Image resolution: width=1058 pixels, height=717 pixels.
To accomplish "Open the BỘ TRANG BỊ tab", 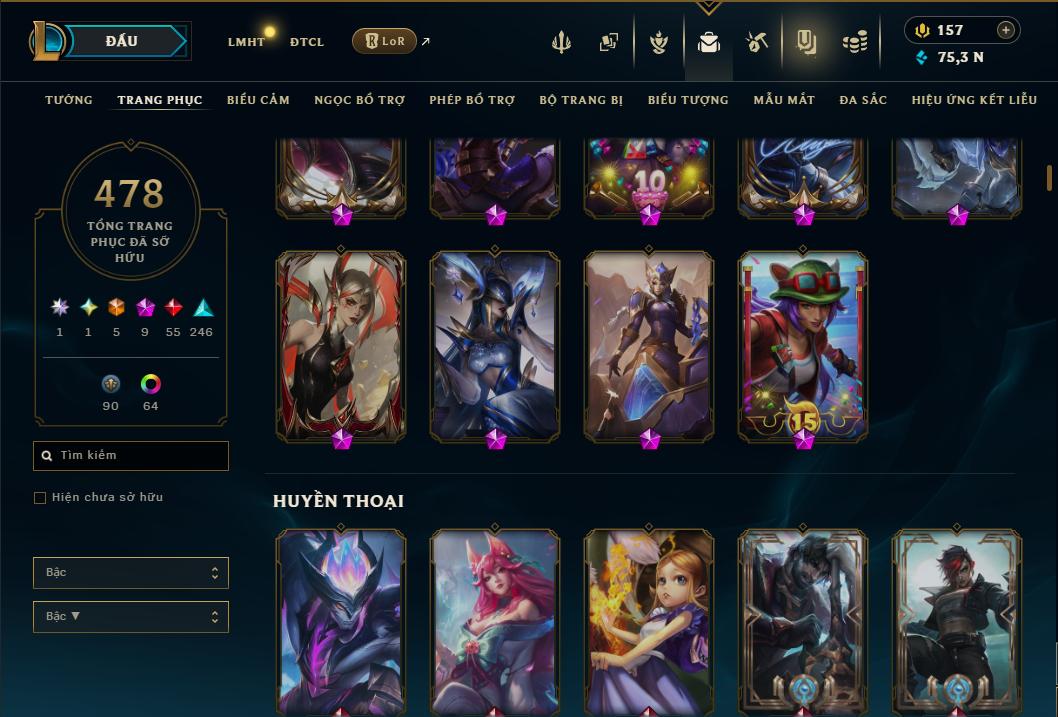I will [581, 100].
